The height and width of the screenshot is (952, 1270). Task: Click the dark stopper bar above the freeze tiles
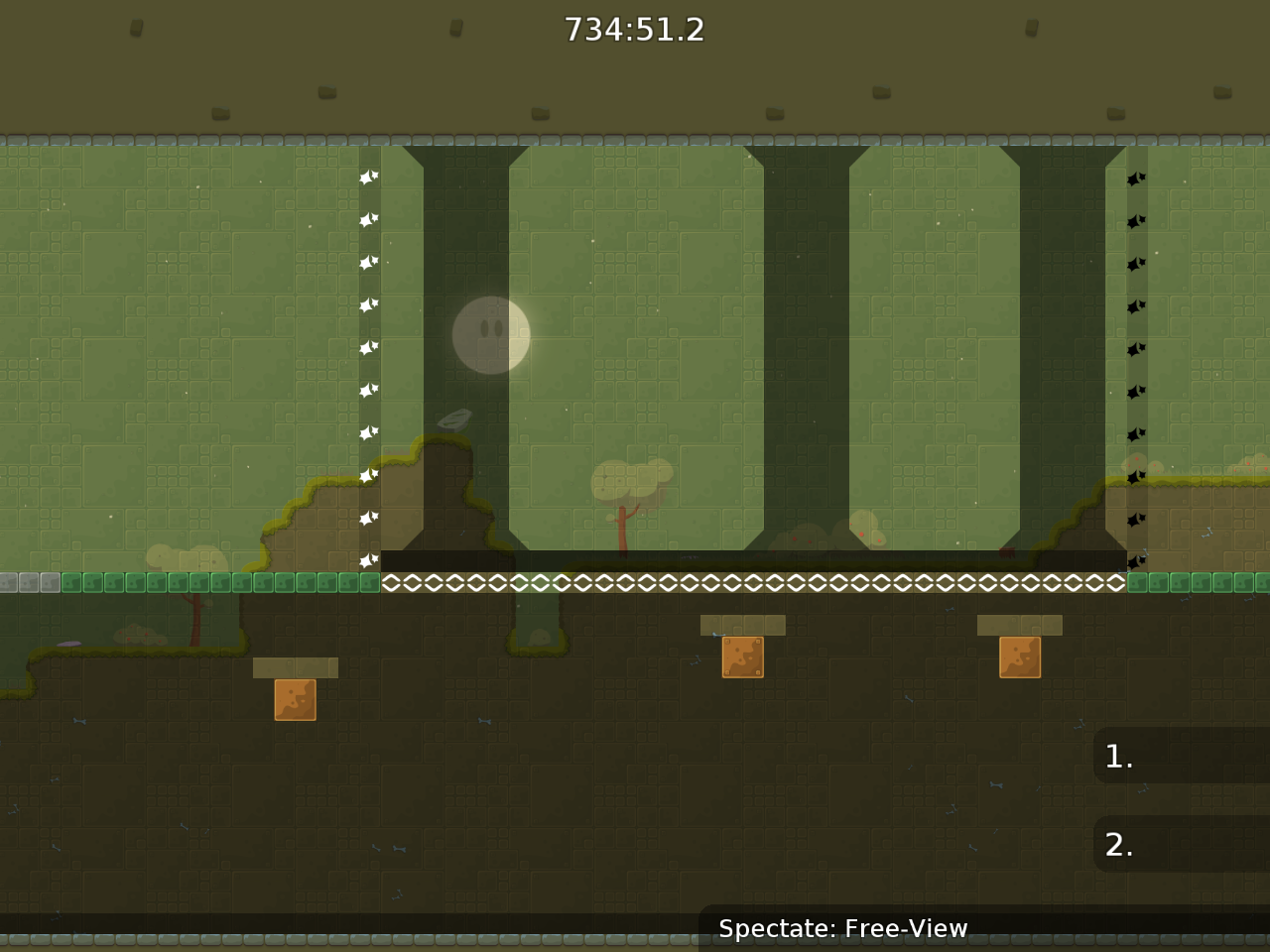pos(754,560)
